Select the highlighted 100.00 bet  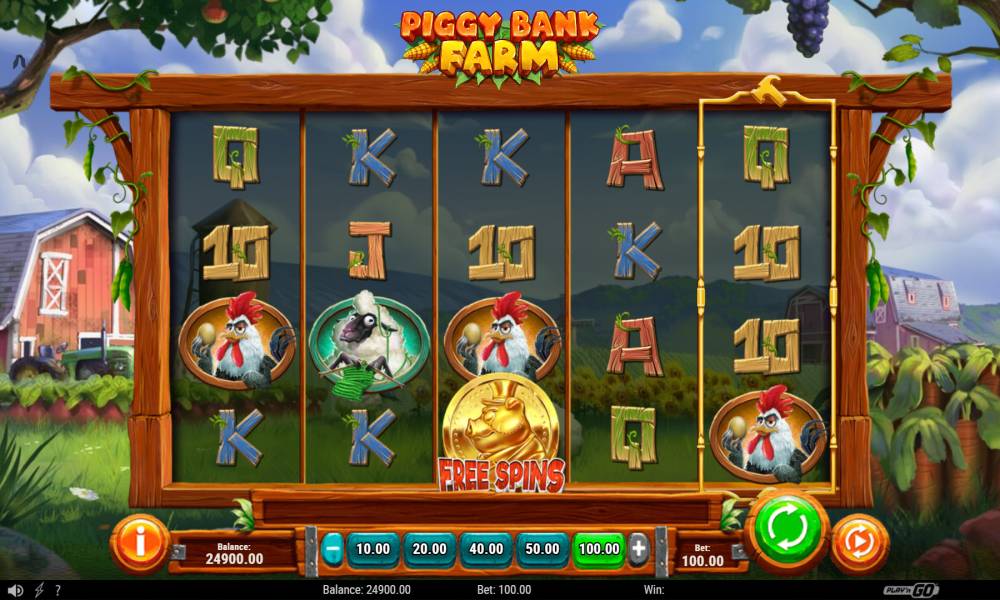point(599,549)
